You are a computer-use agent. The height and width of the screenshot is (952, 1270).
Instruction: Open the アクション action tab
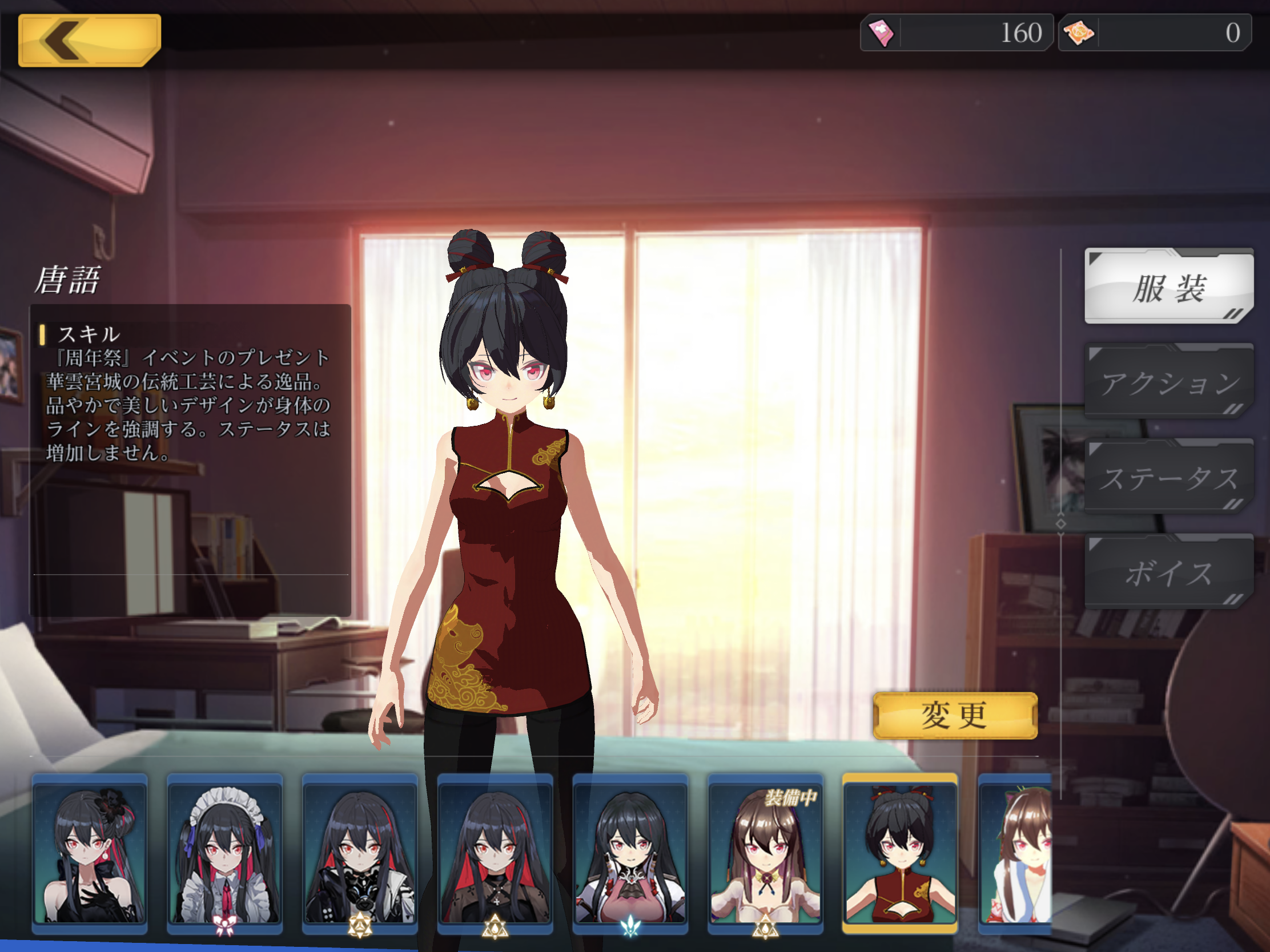pyautogui.click(x=1168, y=382)
